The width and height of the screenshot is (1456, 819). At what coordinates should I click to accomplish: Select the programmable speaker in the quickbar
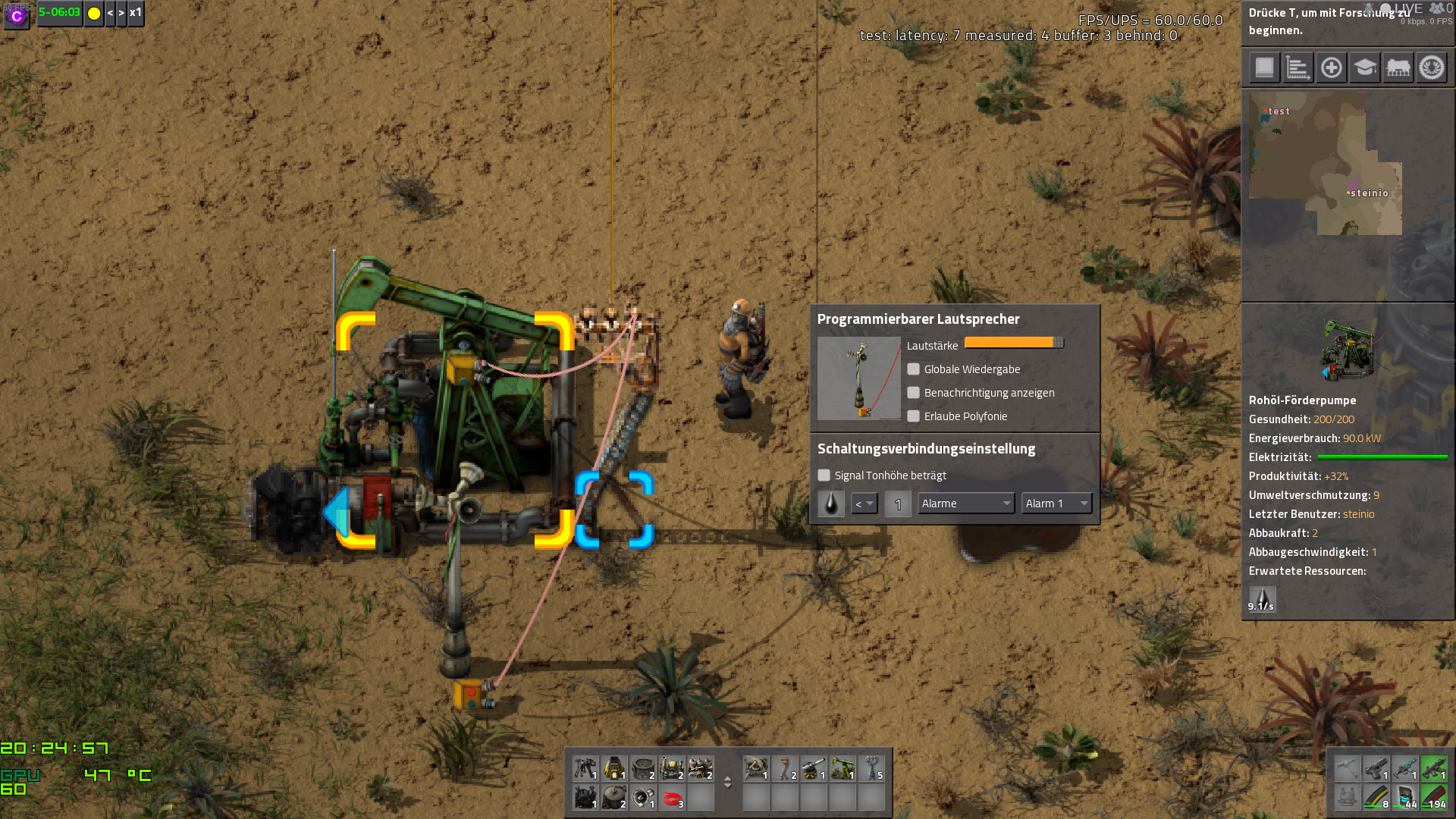click(643, 799)
